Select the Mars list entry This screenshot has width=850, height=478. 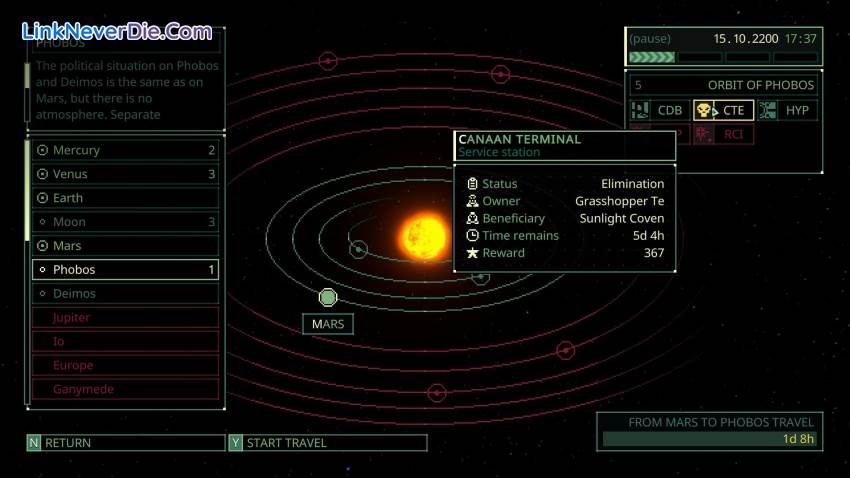(125, 246)
